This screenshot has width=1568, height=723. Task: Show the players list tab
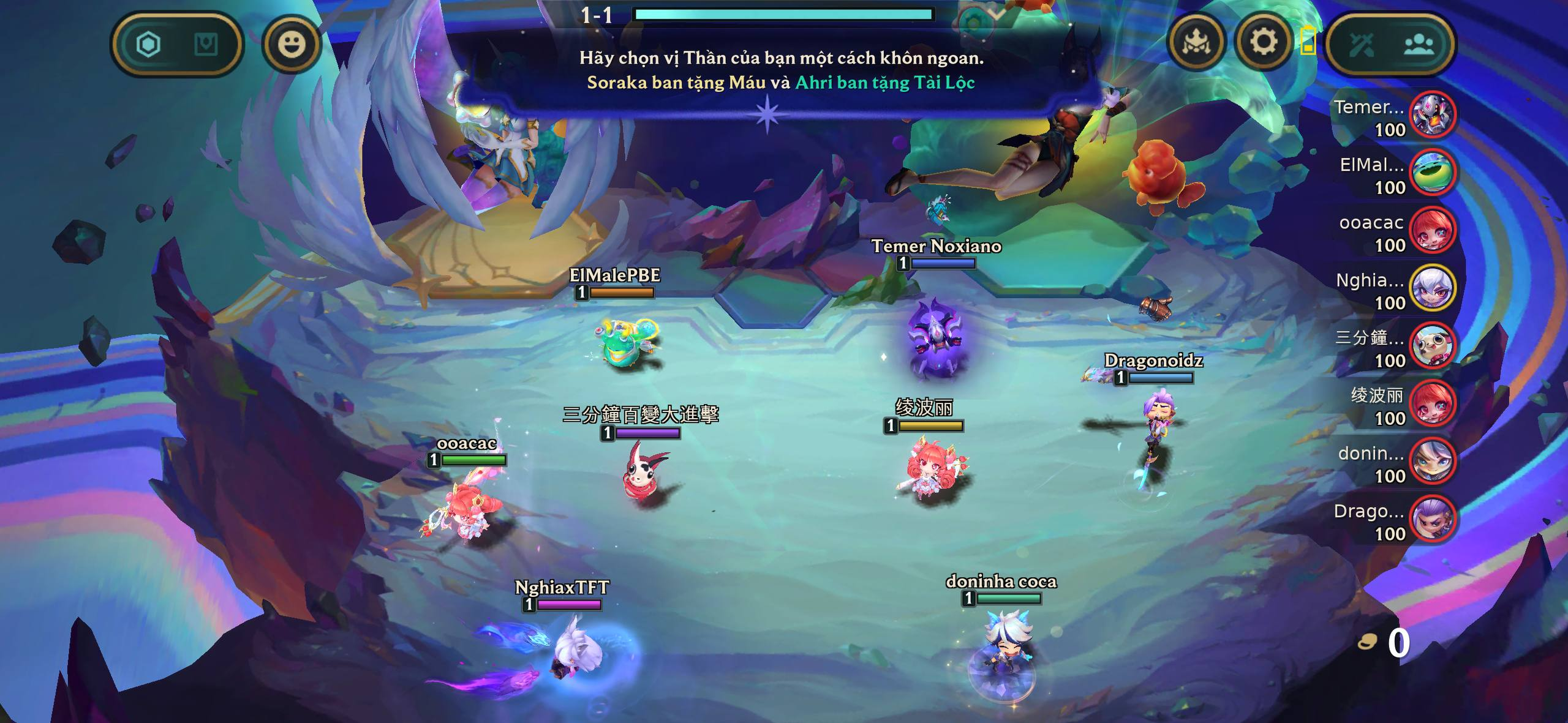(1419, 45)
